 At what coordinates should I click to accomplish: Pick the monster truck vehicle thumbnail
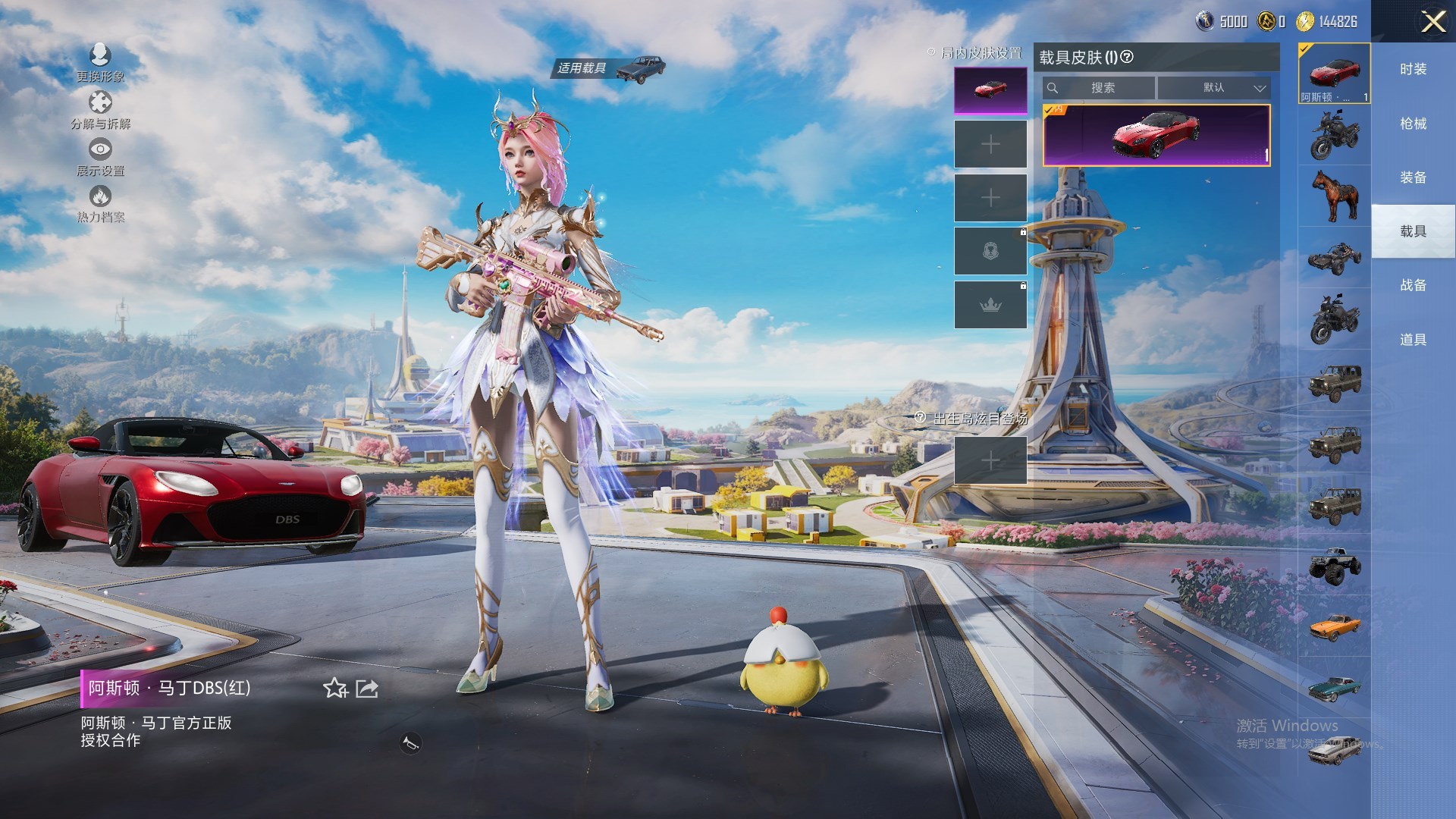pyautogui.click(x=1335, y=566)
